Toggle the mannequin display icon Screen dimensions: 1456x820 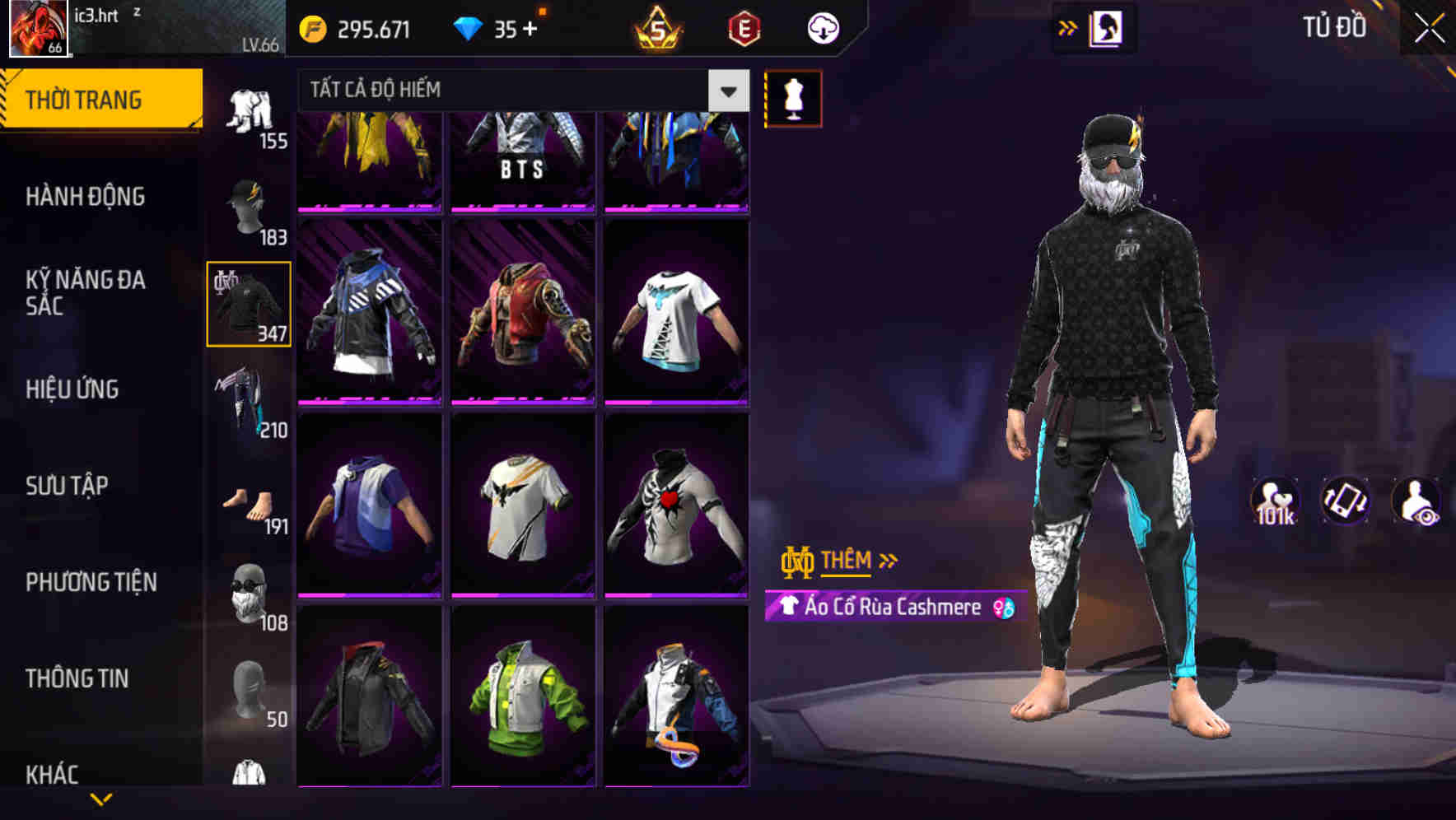click(793, 97)
